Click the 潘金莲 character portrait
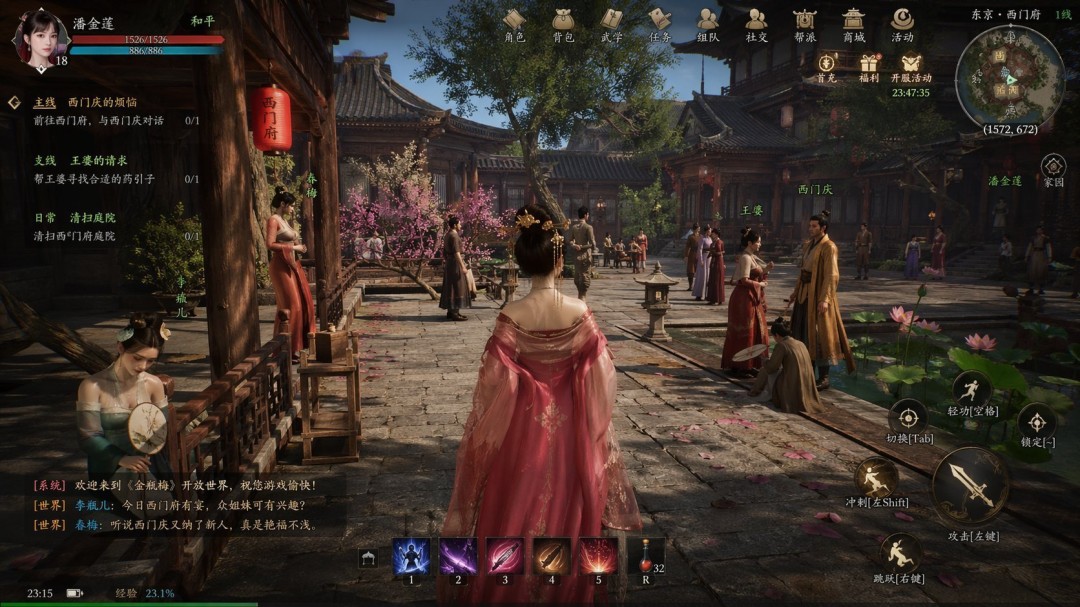Viewport: 1080px width, 607px height. click(37, 37)
